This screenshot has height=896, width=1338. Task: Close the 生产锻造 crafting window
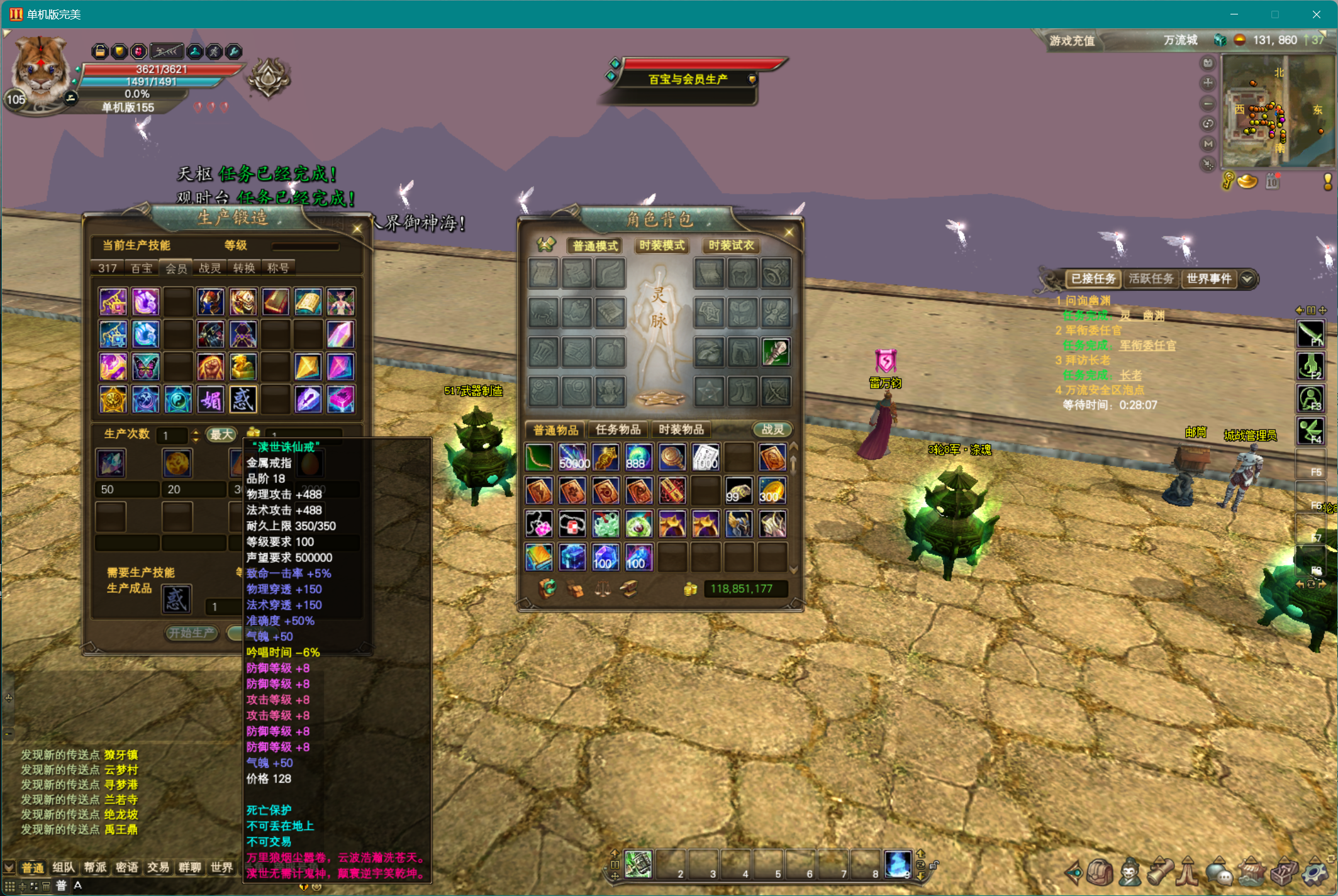coord(357,229)
